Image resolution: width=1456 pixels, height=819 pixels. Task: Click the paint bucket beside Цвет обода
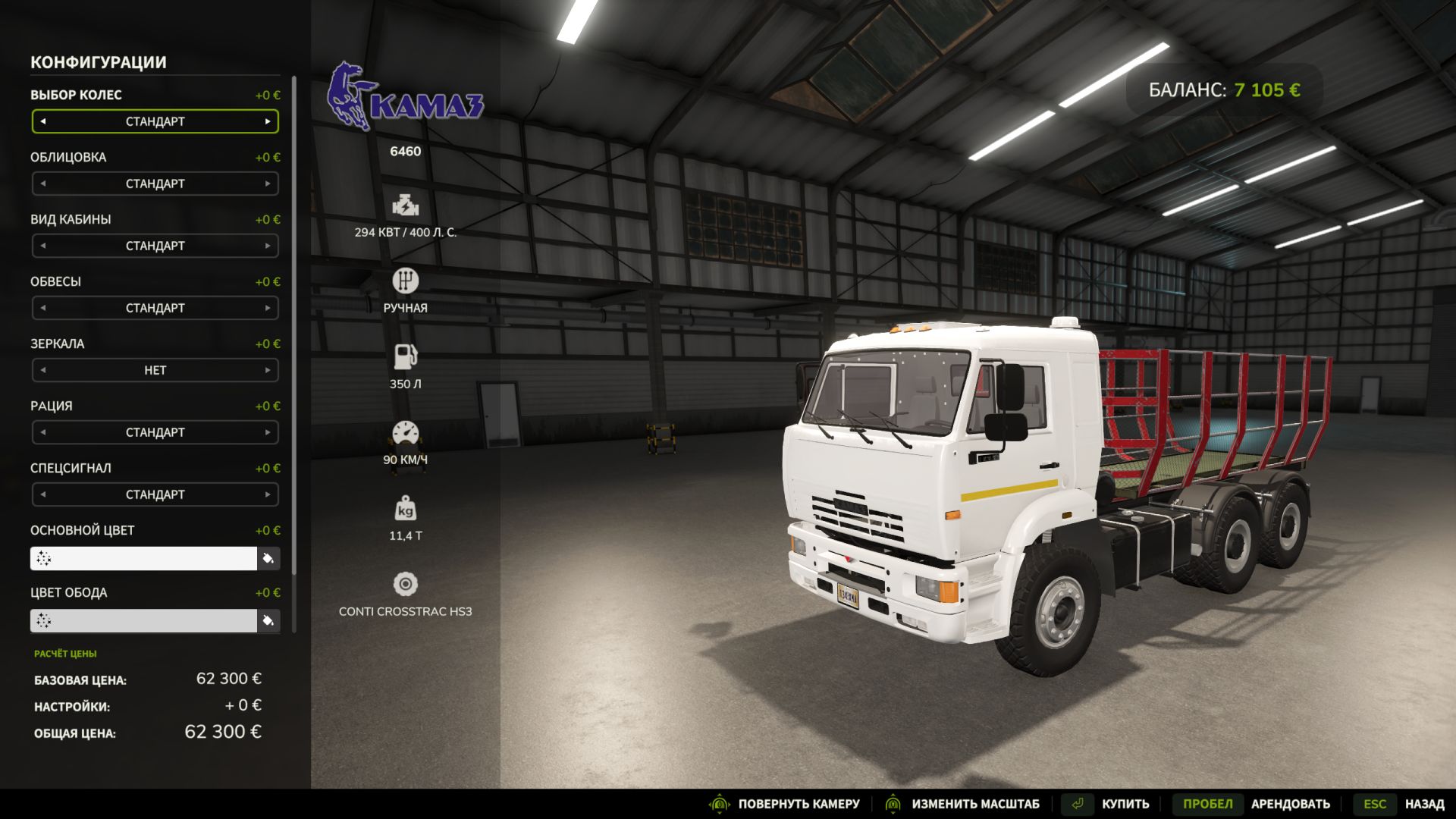pyautogui.click(x=268, y=621)
